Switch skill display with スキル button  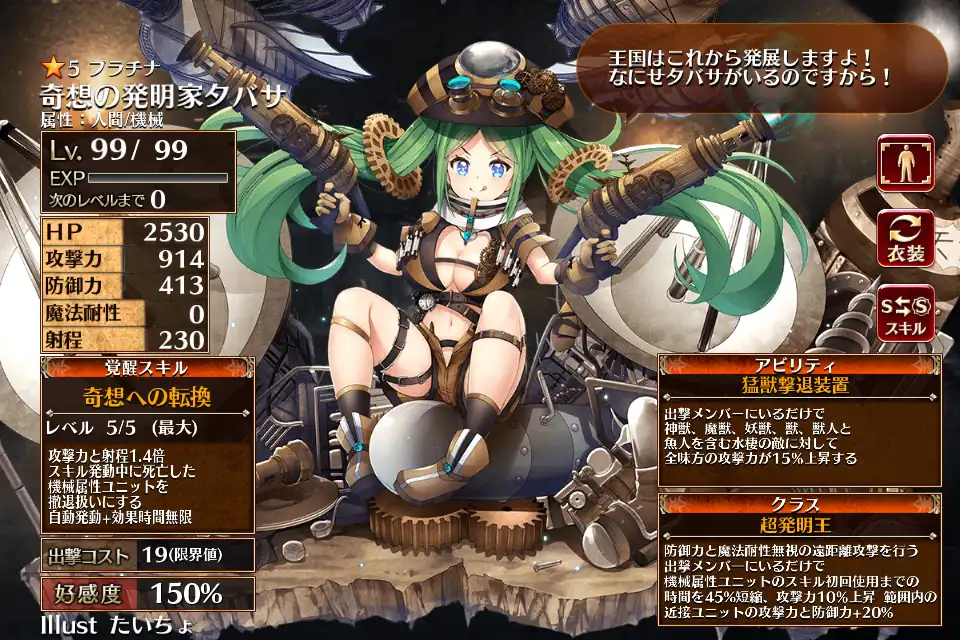pyautogui.click(x=906, y=313)
